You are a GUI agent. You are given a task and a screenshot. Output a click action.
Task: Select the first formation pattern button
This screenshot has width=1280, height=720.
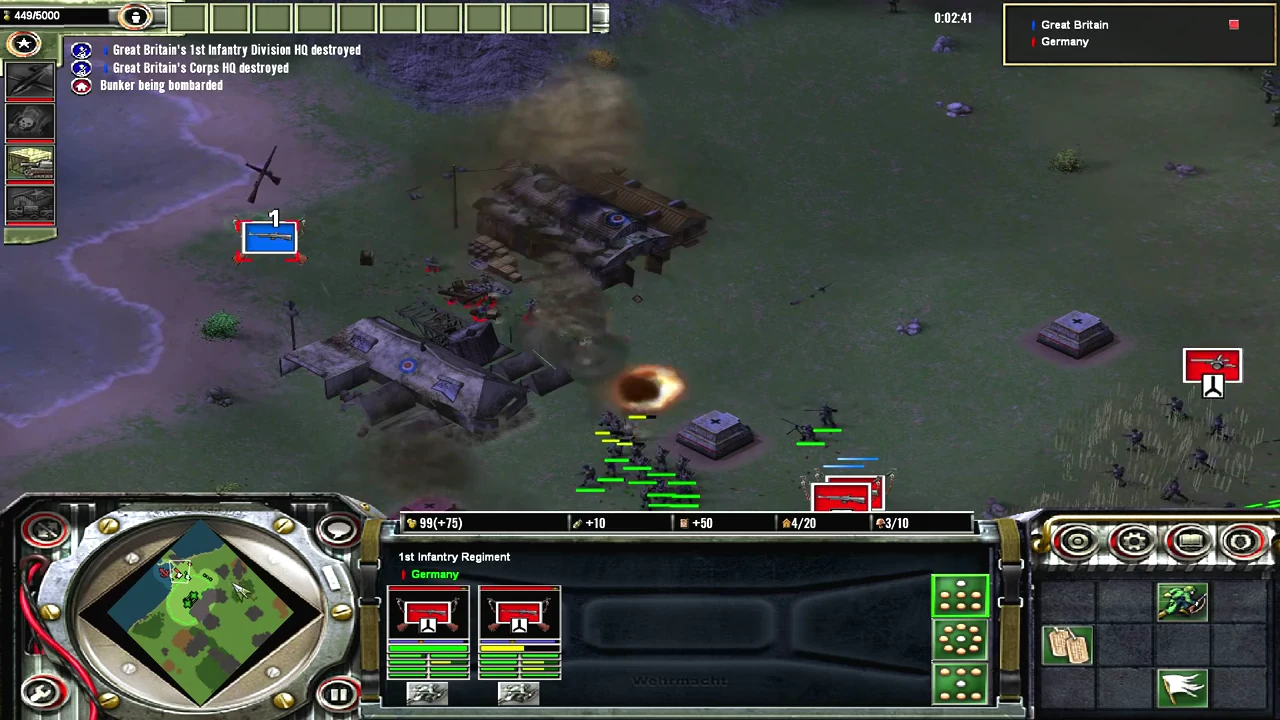(960, 596)
